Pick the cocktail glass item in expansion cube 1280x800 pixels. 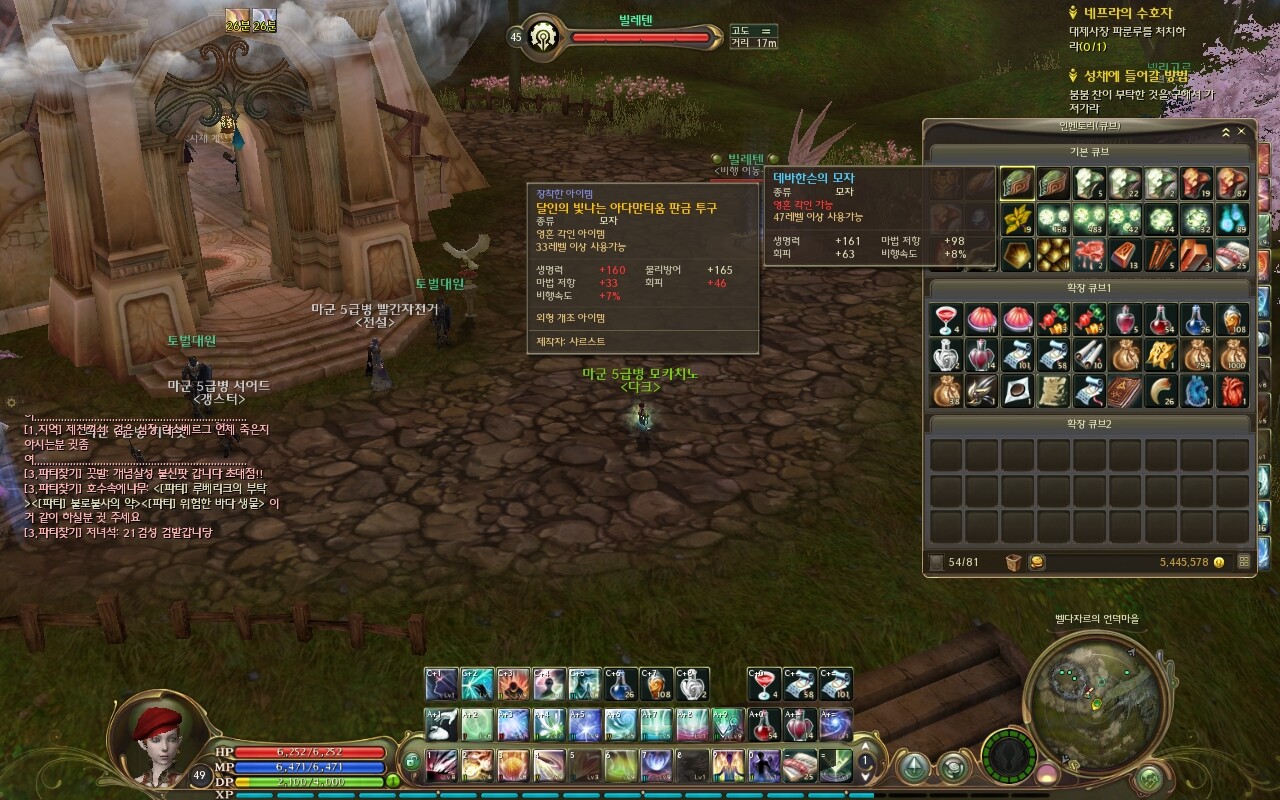pyautogui.click(x=945, y=320)
